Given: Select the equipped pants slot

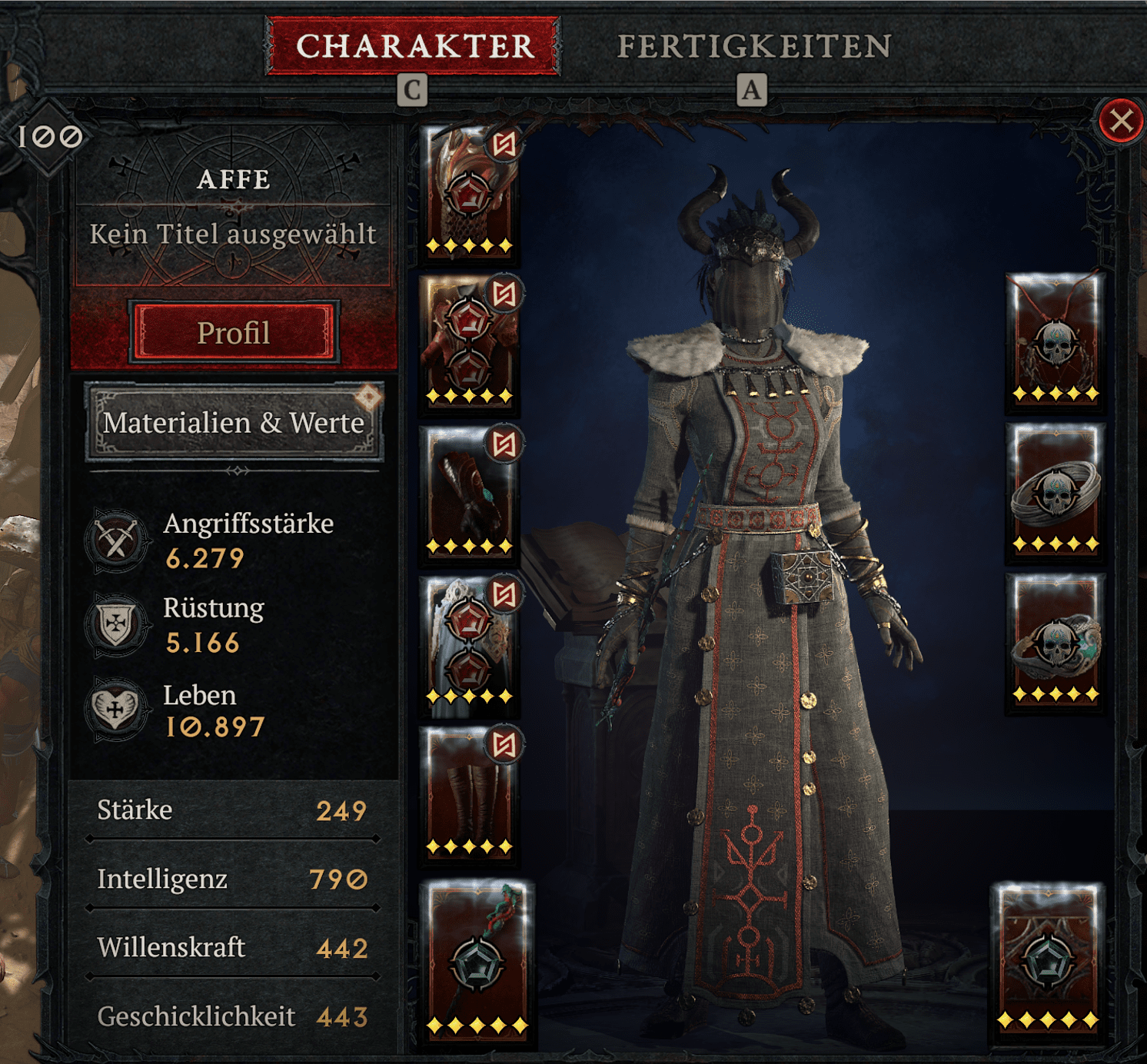Looking at the screenshot, I should tap(470, 643).
